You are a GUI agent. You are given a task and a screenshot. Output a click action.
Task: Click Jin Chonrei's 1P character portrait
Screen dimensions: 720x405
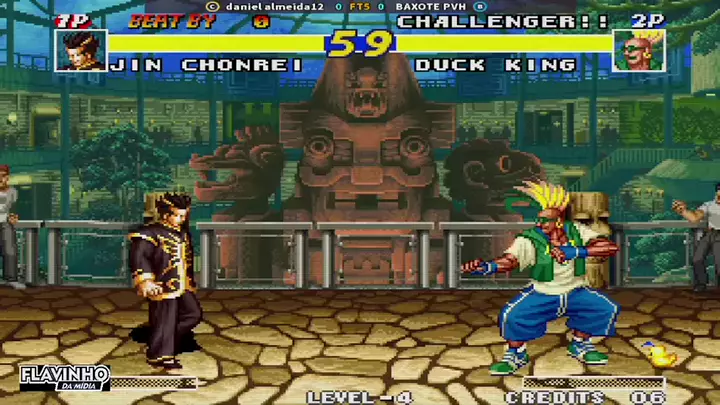pyautogui.click(x=80, y=50)
